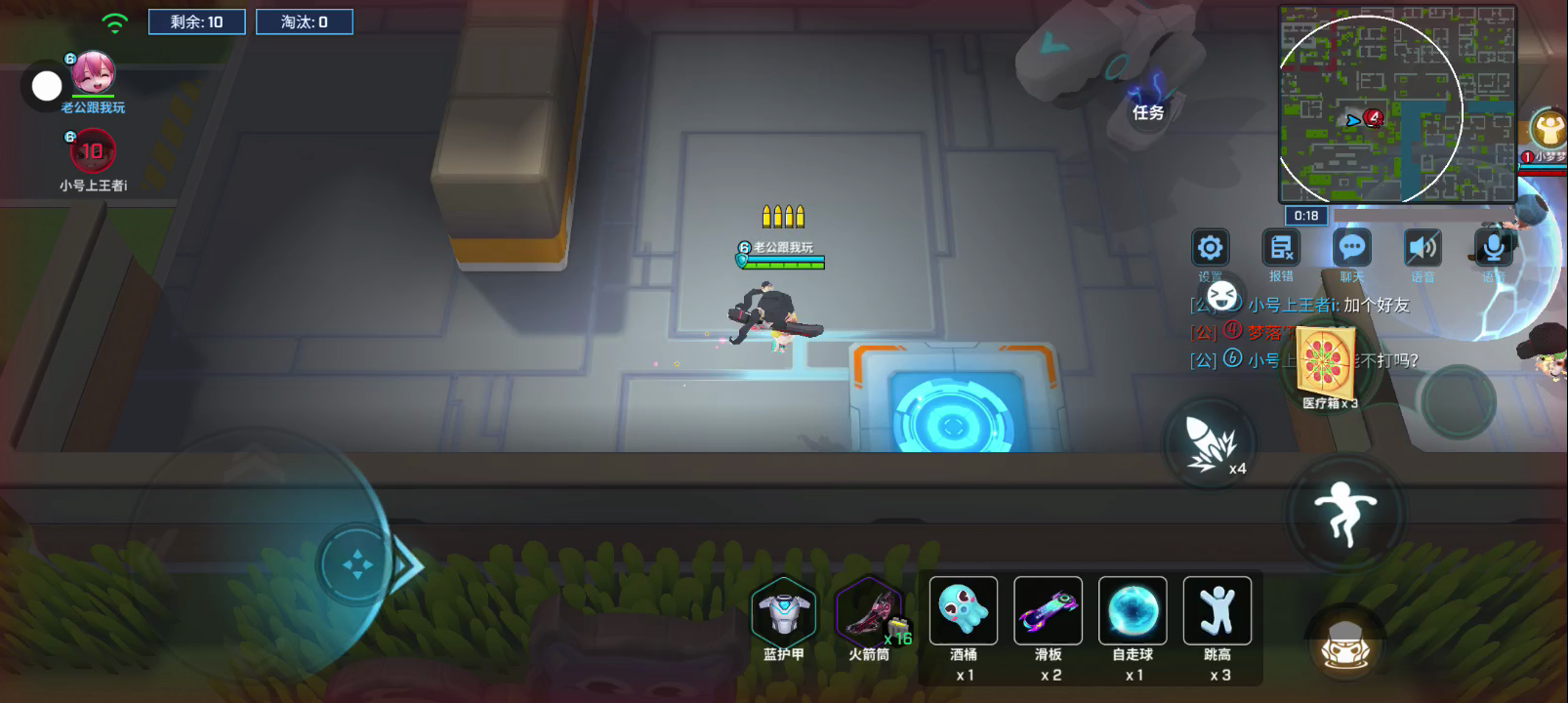
Task: Tap the jump action button
Action: click(1345, 512)
